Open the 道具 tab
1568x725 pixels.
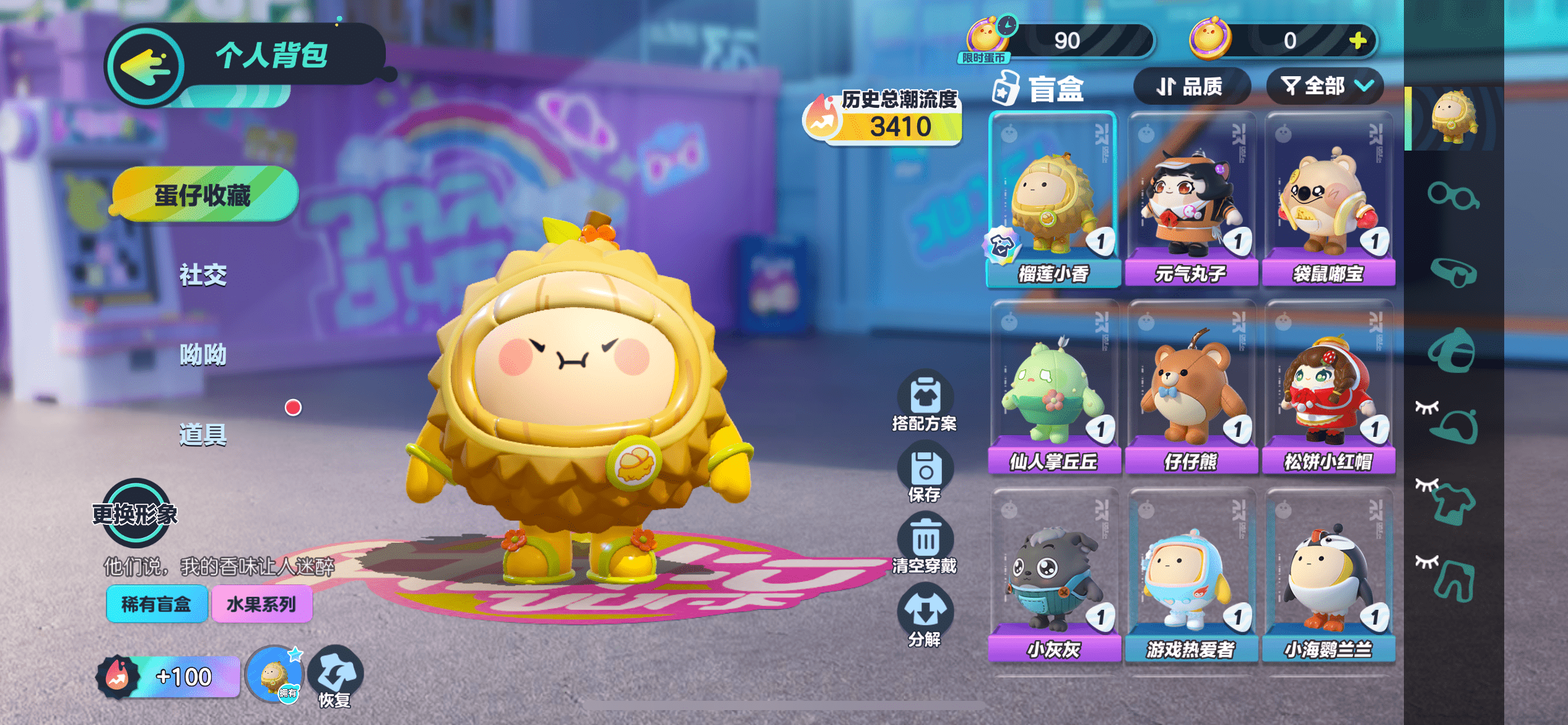[203, 434]
